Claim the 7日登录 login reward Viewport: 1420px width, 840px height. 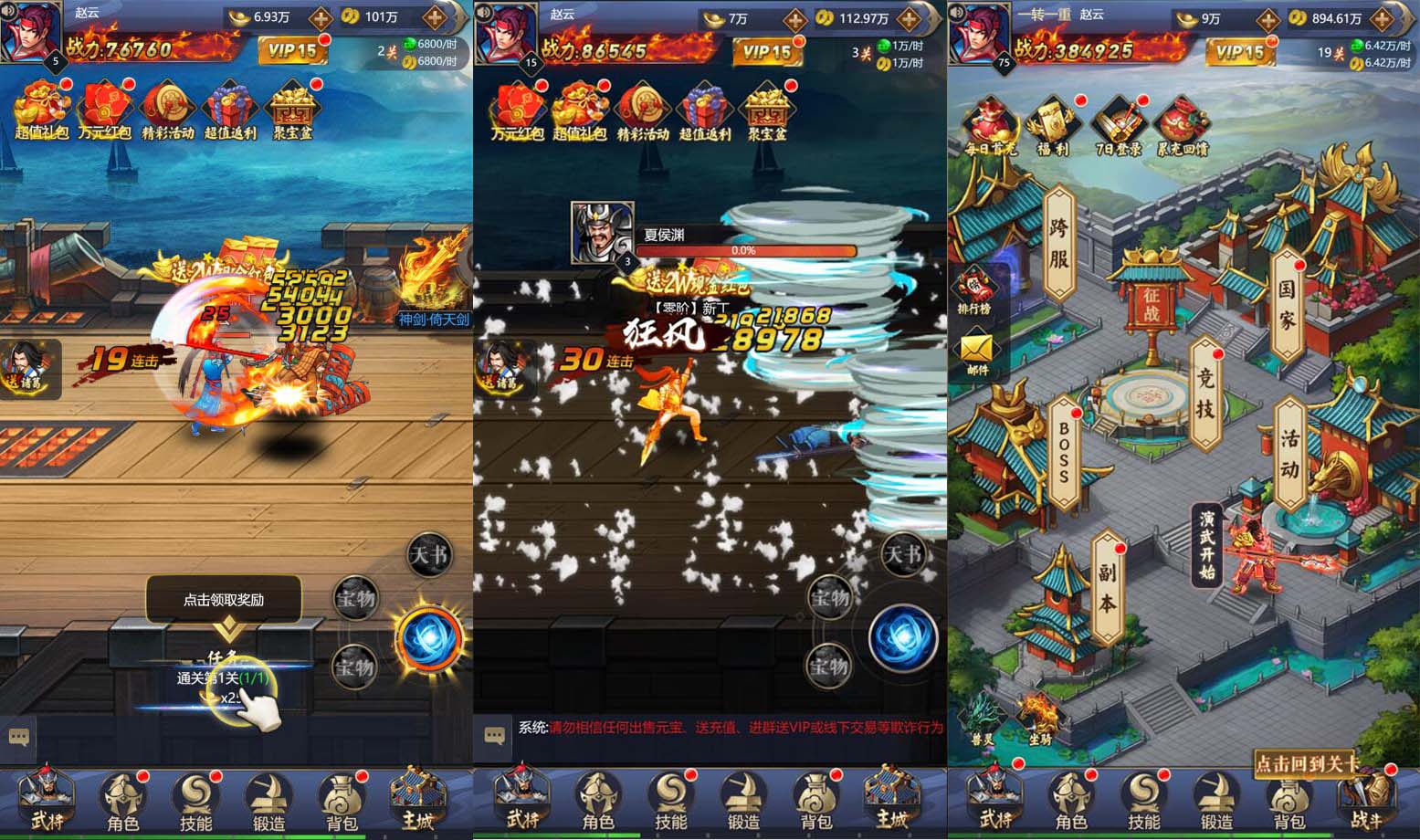tap(1116, 128)
